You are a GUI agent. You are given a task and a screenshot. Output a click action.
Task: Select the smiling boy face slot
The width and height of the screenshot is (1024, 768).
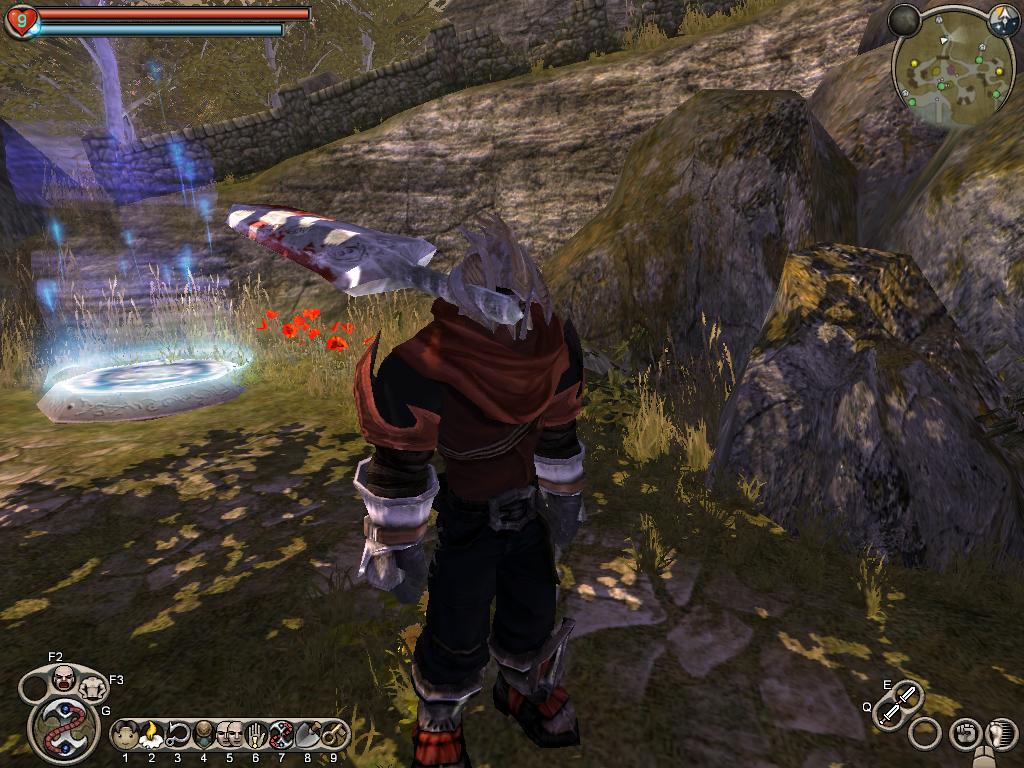click(125, 736)
